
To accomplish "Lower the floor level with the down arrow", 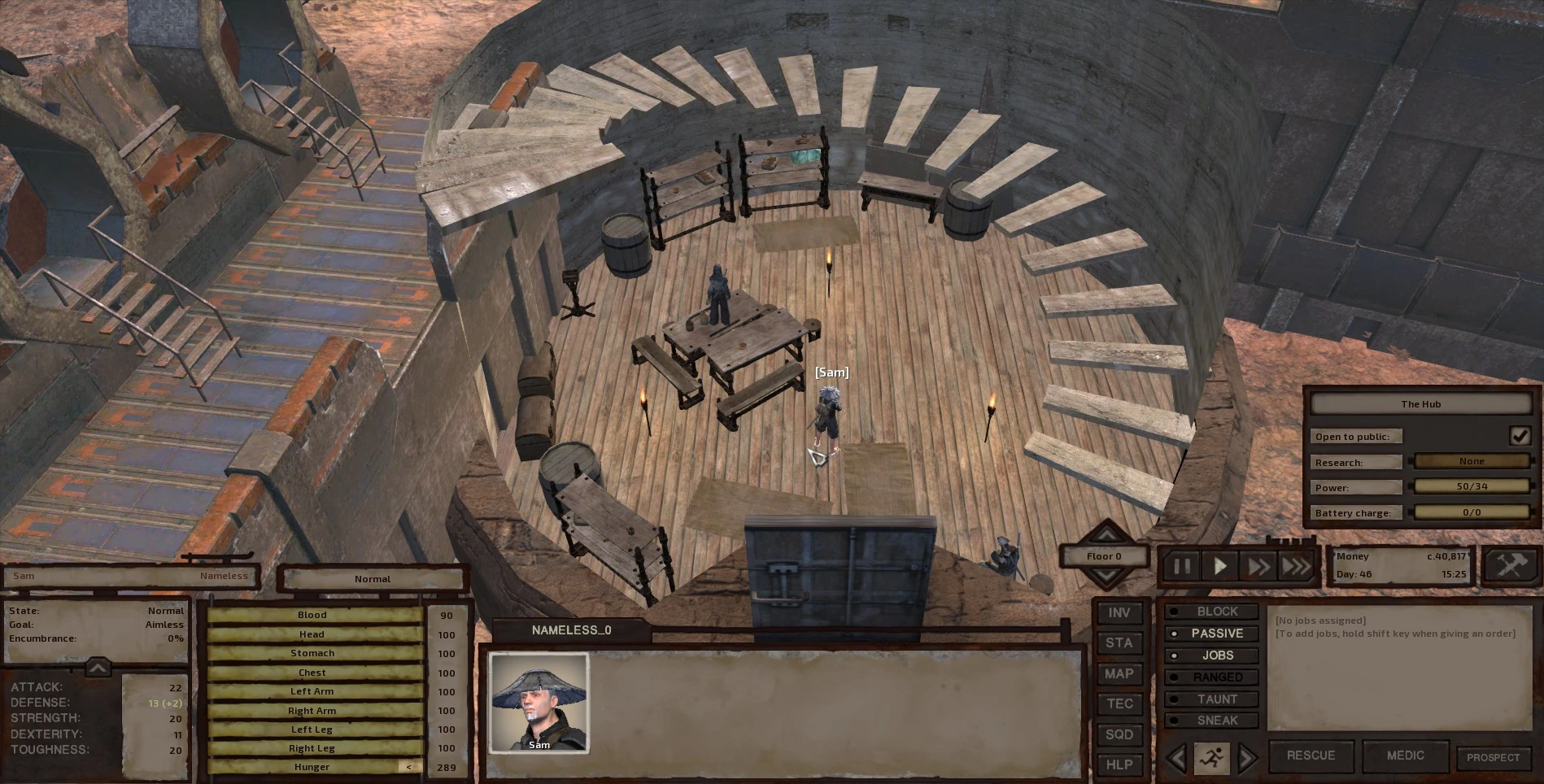I will pos(1107,576).
